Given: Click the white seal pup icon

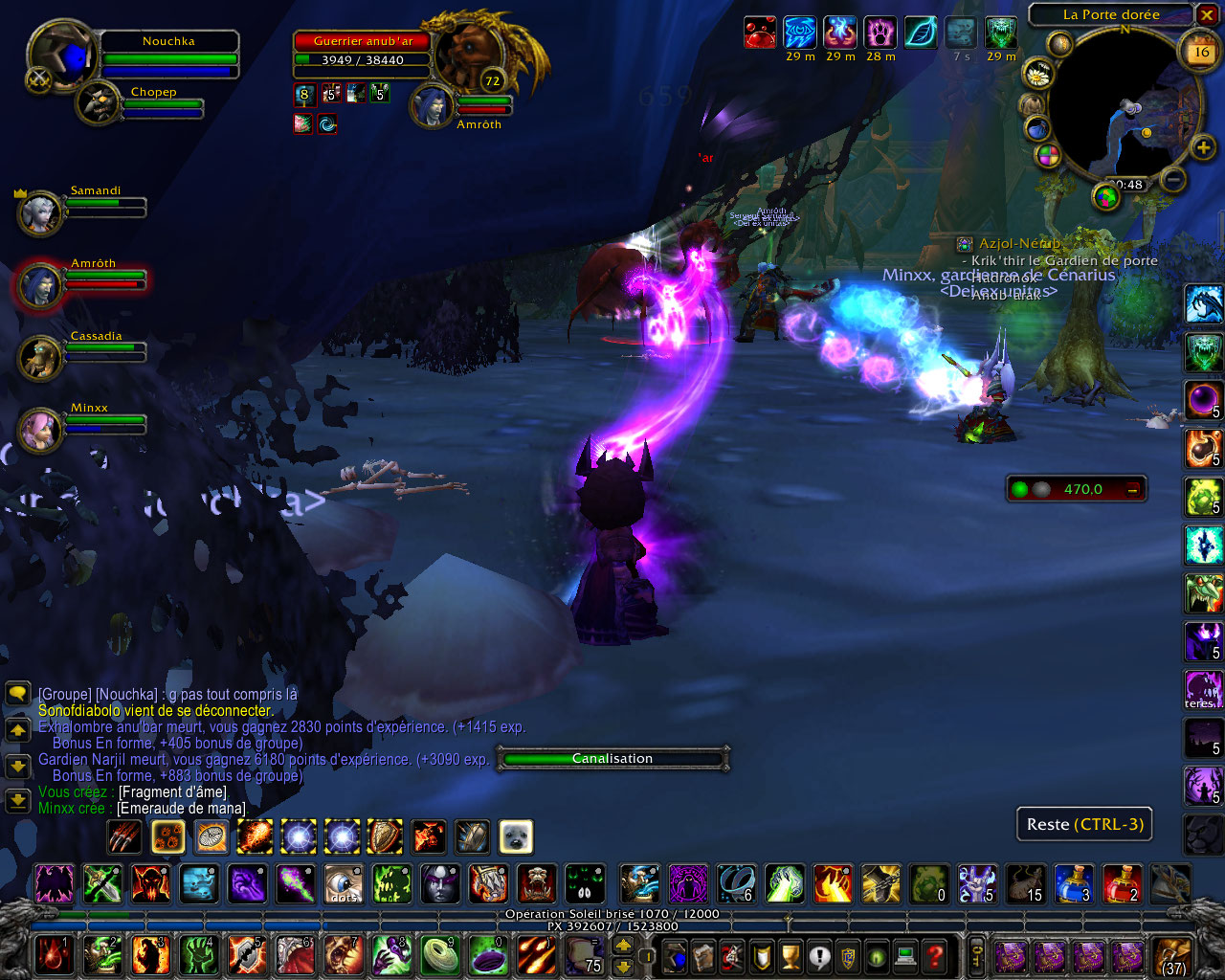Looking at the screenshot, I should 516,836.
